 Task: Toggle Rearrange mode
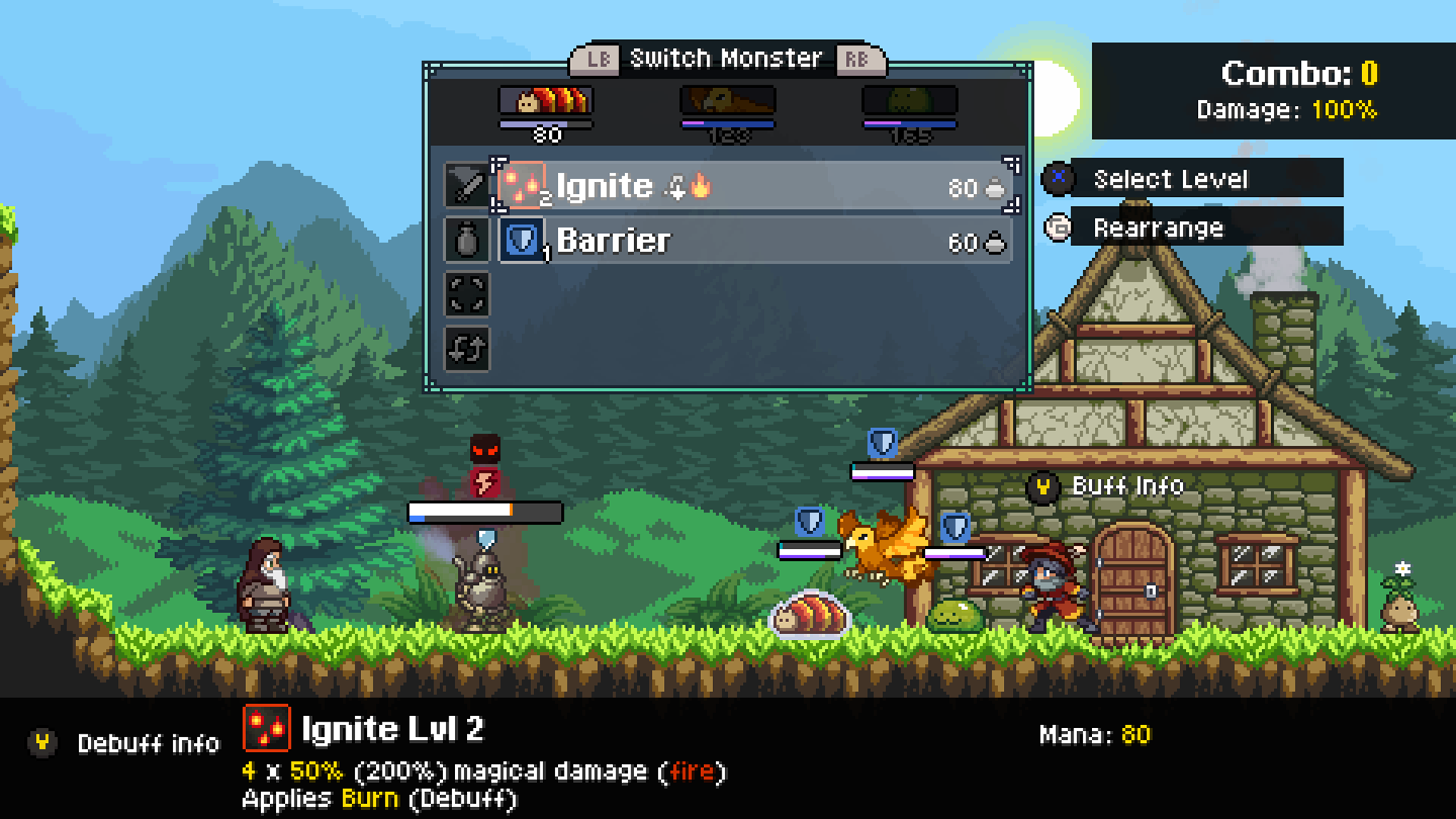[x=1058, y=229]
